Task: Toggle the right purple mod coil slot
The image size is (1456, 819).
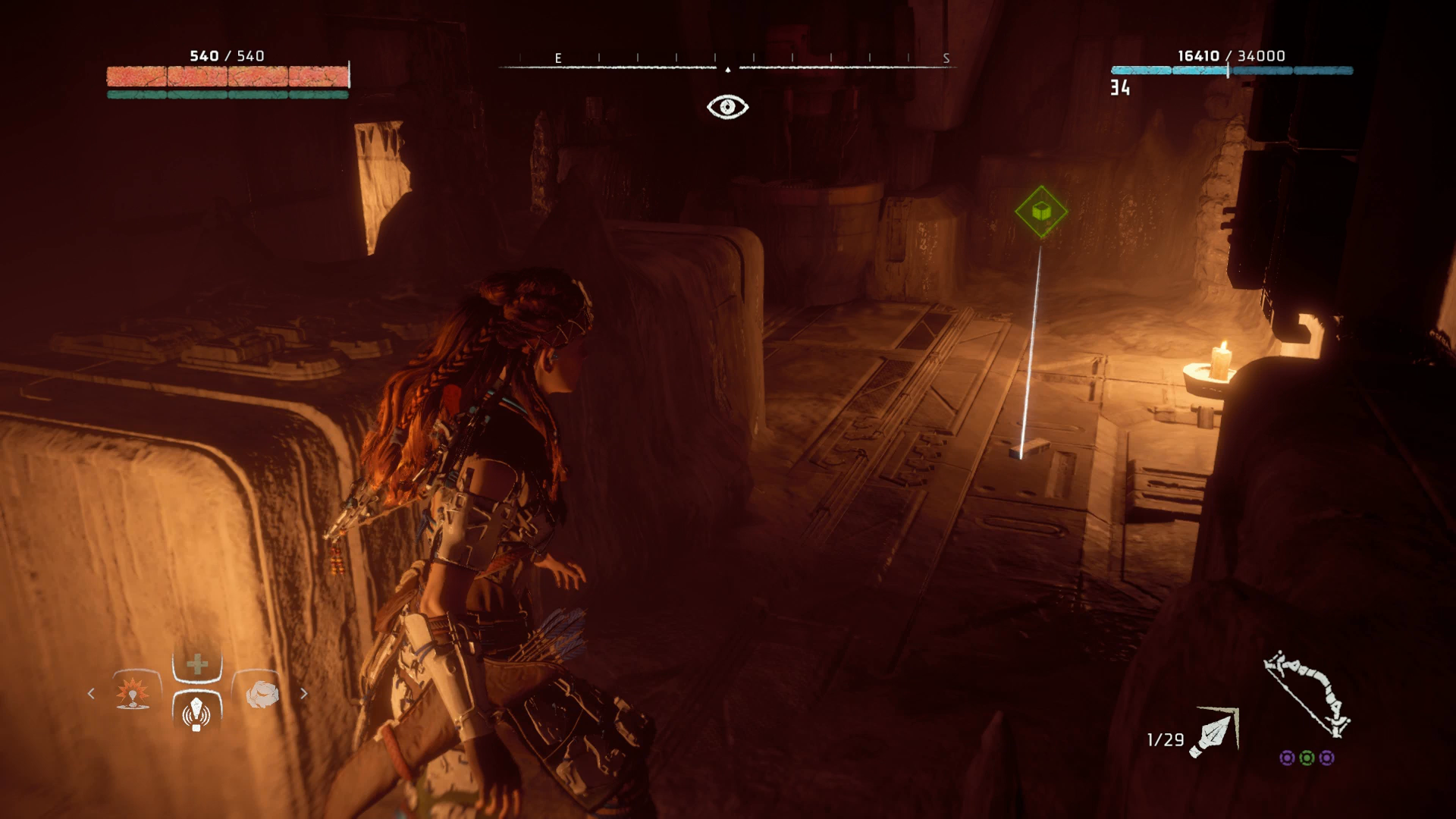Action: click(x=1328, y=758)
